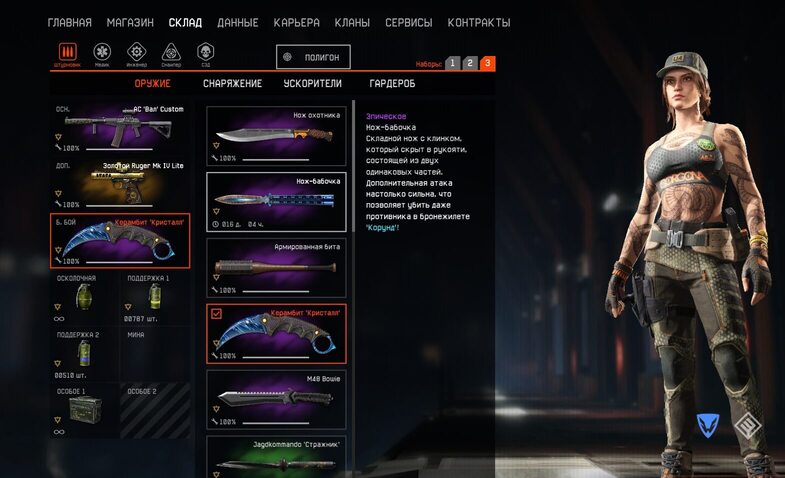Open the ГАРДЕРОБ wardrobe tab

click(392, 84)
